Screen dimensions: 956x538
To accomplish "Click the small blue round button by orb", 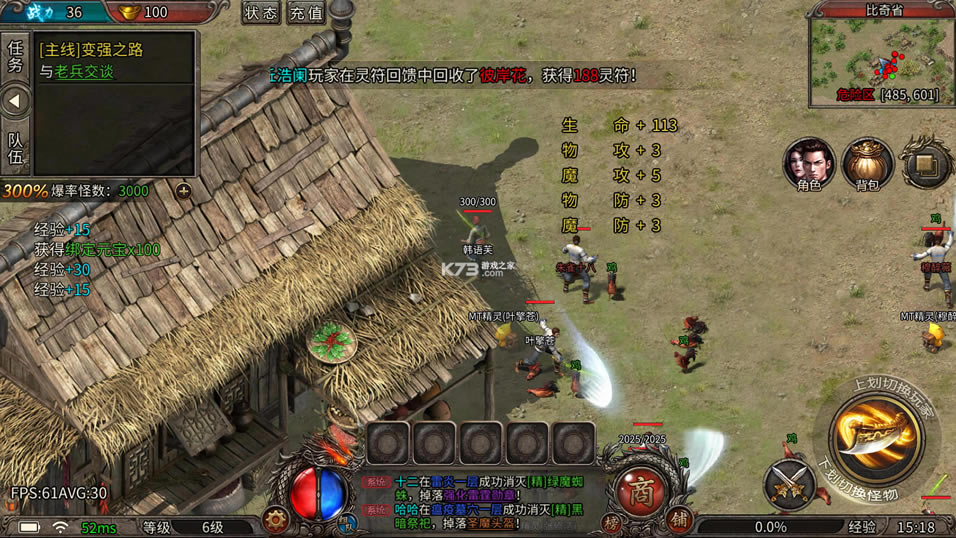I will point(347,521).
